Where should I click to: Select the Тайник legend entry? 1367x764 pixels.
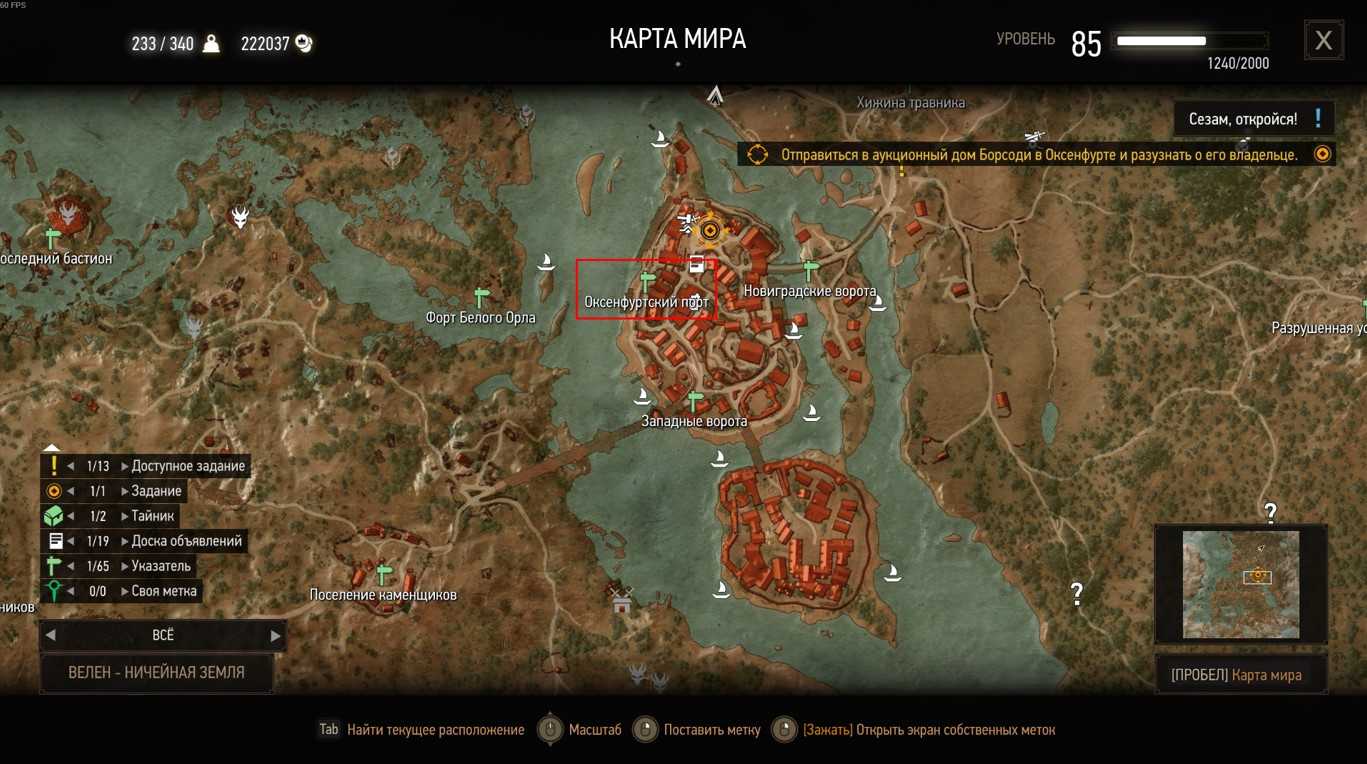tap(153, 516)
